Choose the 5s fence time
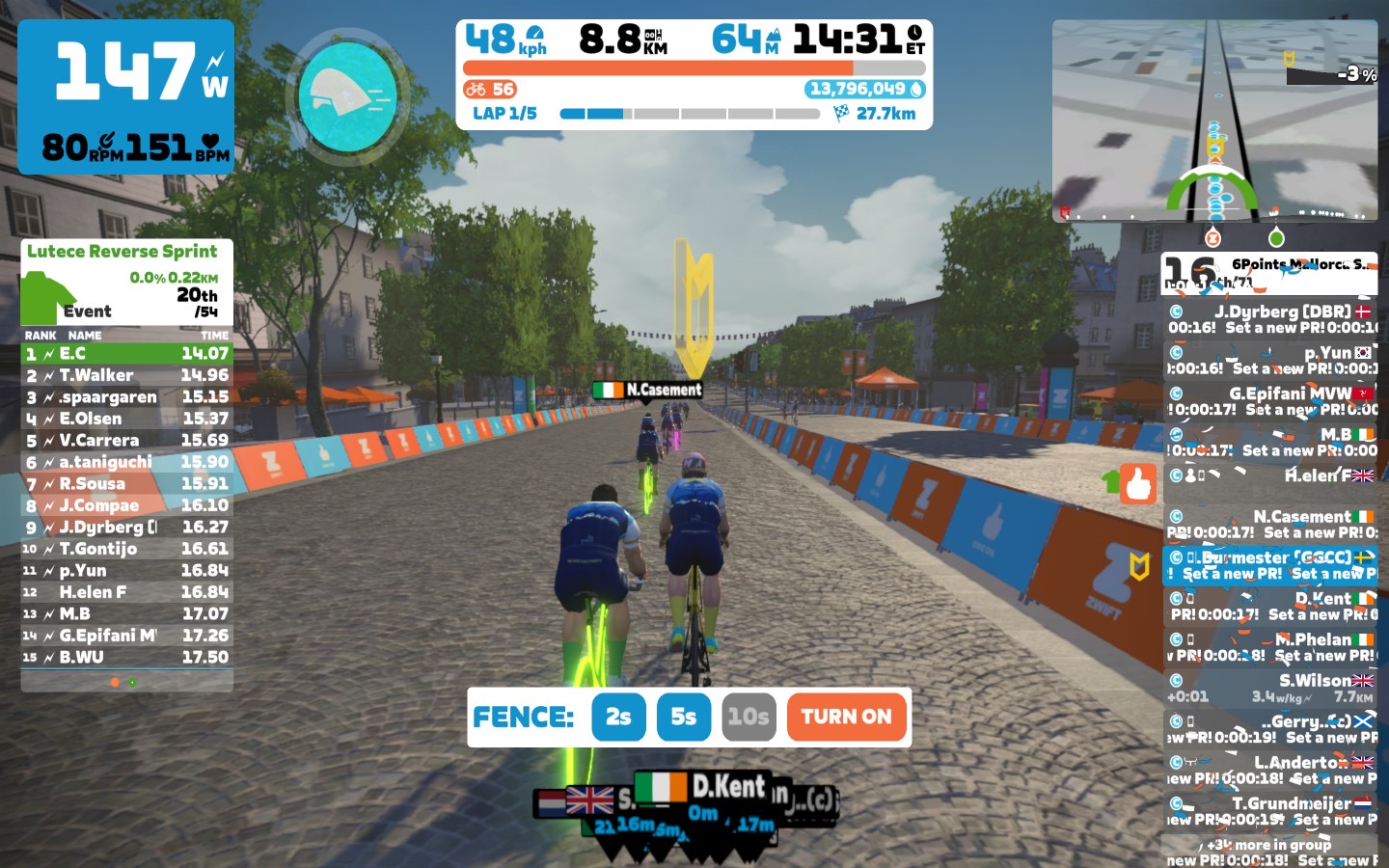 684,717
